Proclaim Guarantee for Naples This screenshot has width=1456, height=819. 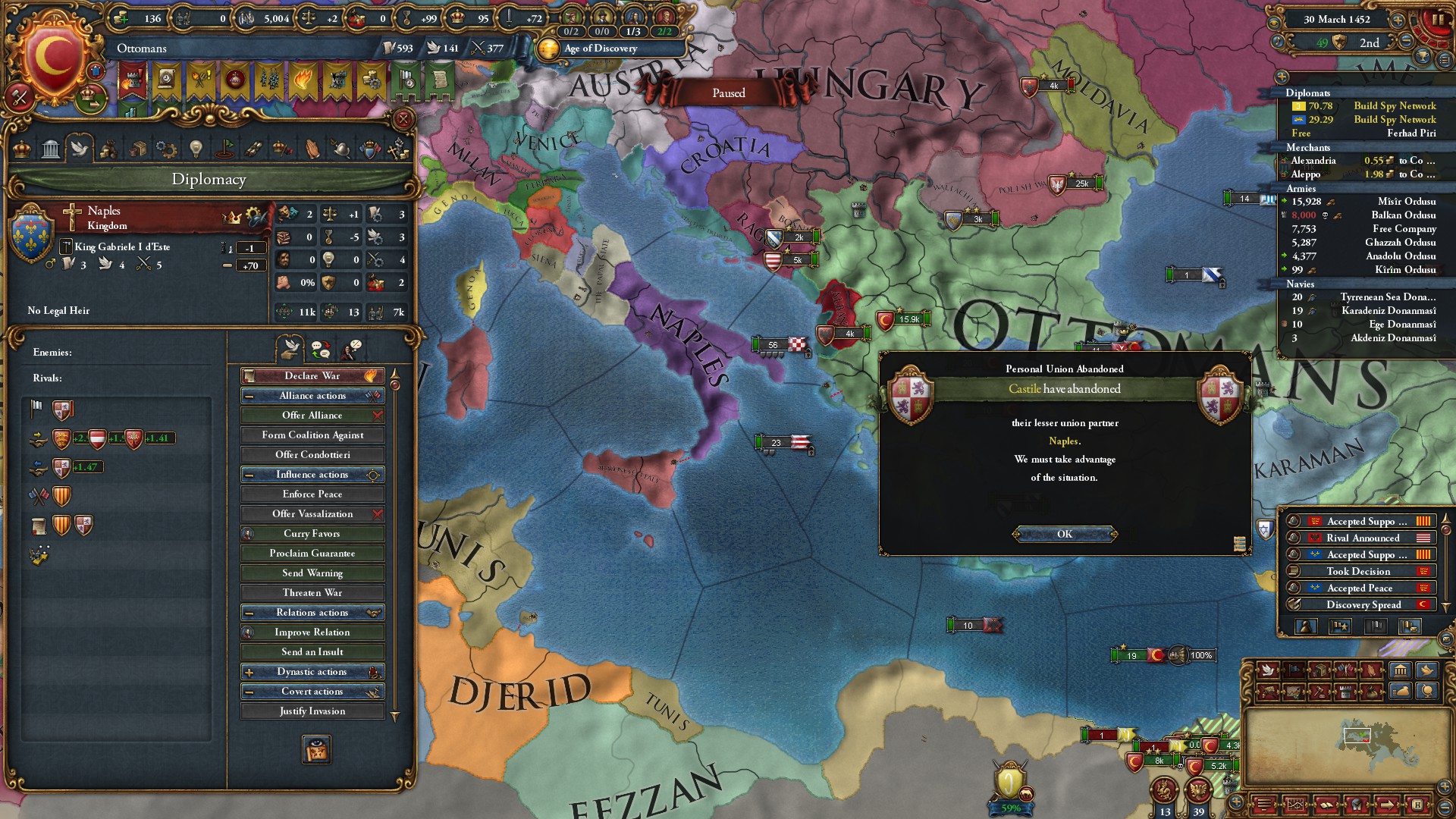click(312, 554)
